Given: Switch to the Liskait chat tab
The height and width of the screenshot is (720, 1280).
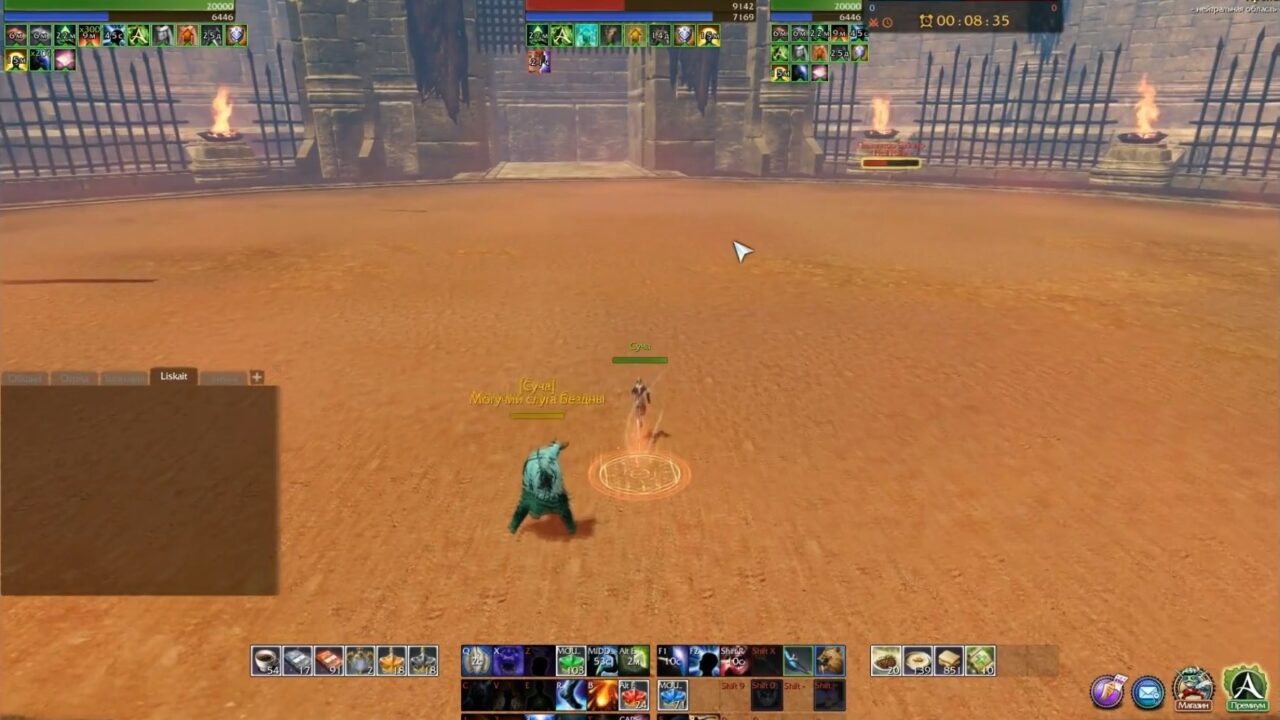Looking at the screenshot, I should [173, 376].
